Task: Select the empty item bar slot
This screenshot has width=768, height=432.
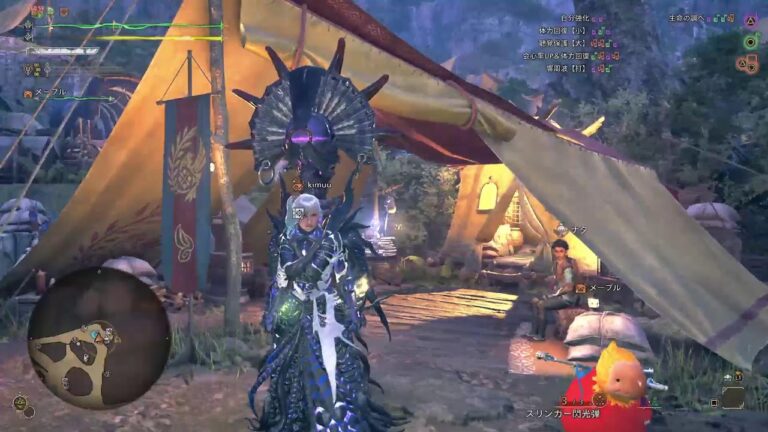Action: 732,397
